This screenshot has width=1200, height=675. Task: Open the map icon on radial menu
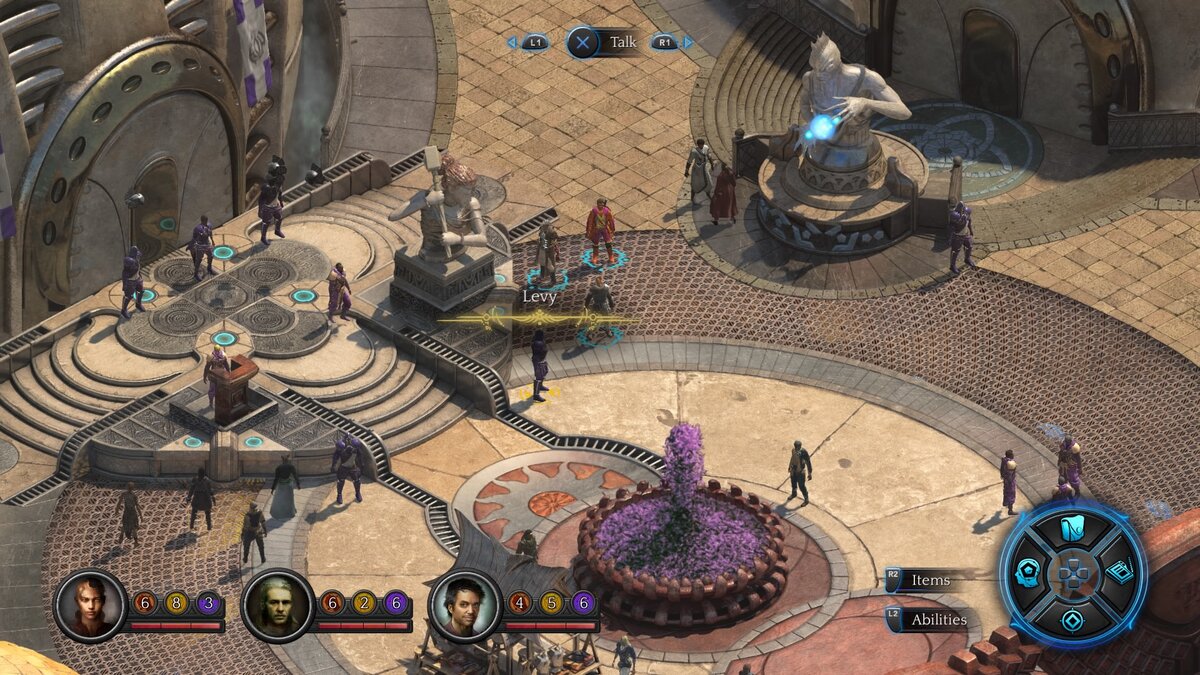1073,529
